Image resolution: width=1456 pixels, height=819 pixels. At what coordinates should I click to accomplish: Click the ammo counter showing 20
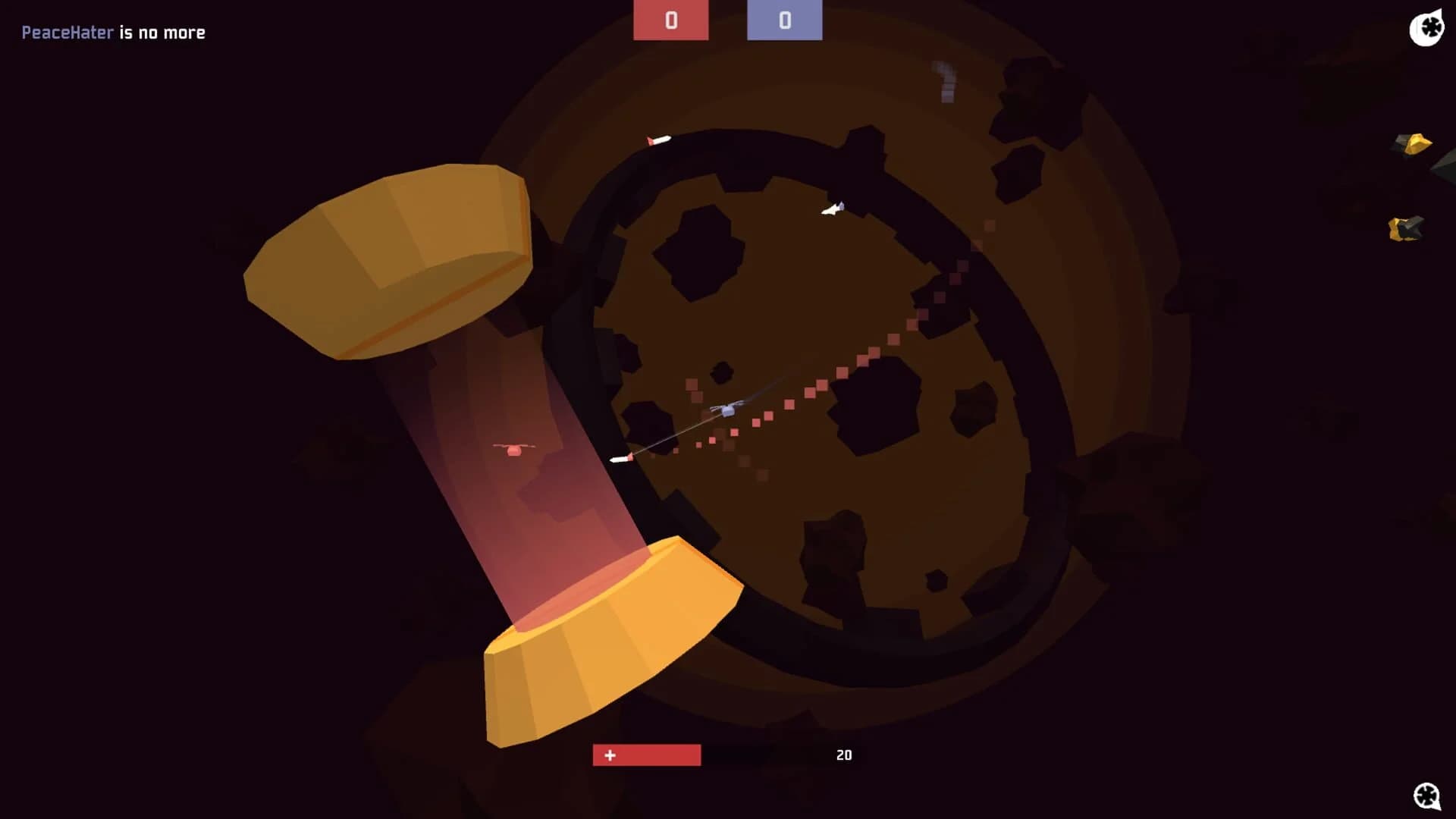coord(844,755)
